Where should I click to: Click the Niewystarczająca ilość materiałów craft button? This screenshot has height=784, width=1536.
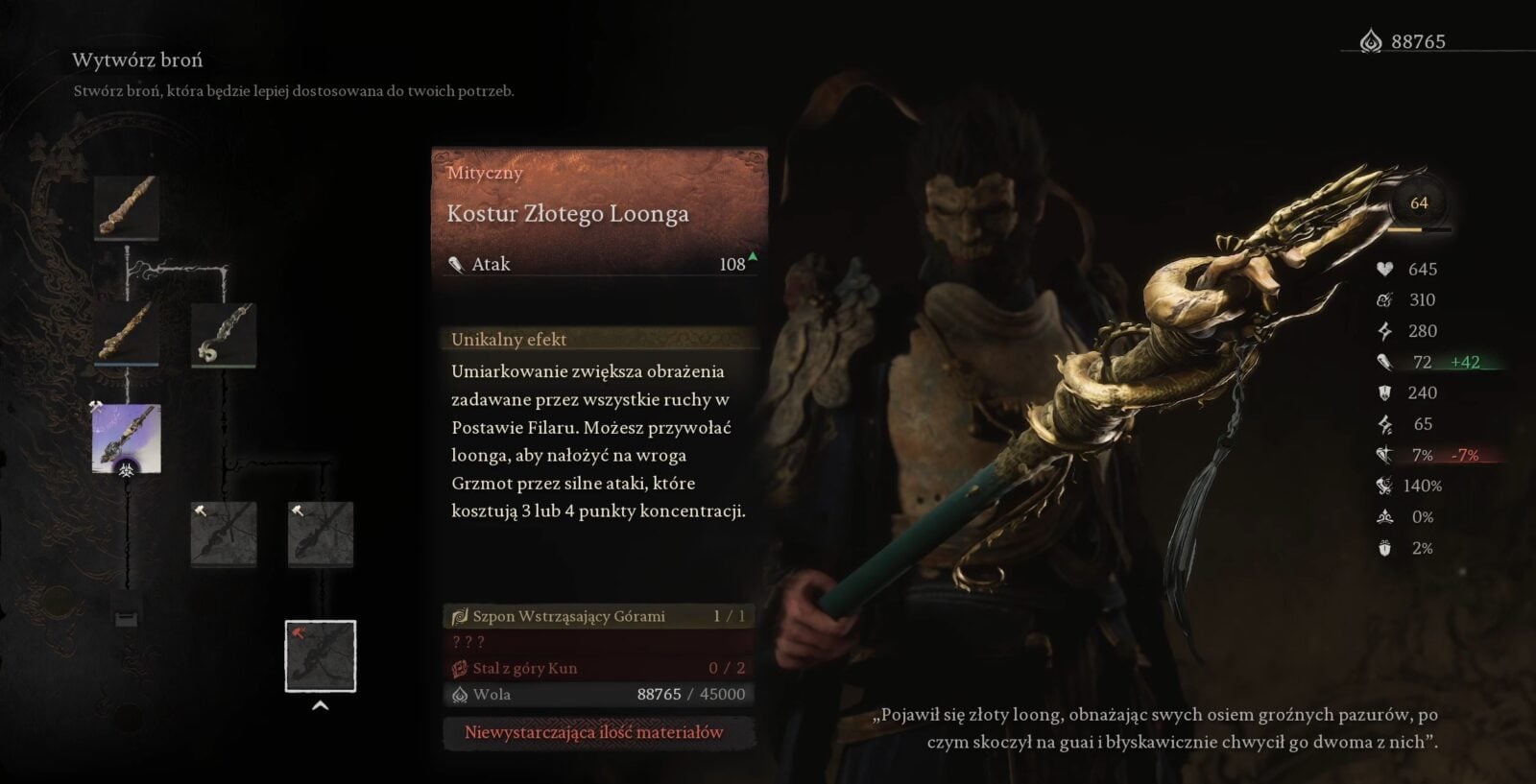[594, 732]
